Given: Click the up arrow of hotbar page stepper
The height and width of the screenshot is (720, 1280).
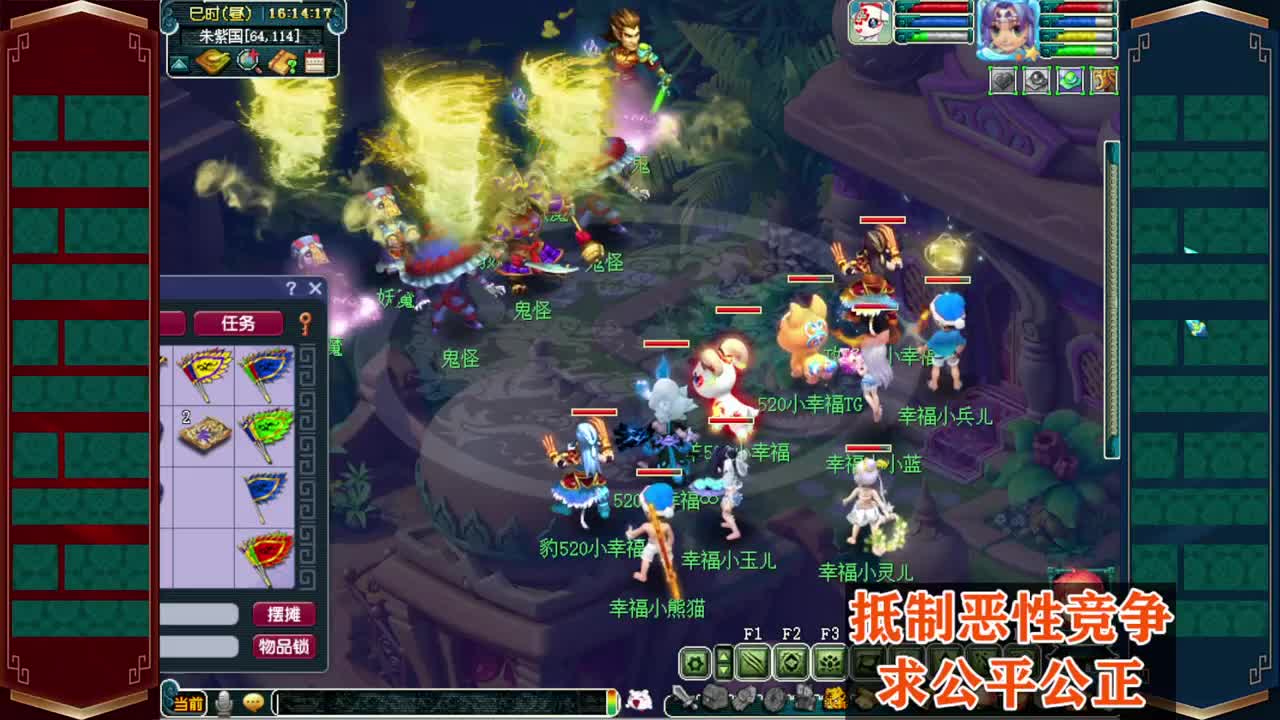Looking at the screenshot, I should [724, 656].
